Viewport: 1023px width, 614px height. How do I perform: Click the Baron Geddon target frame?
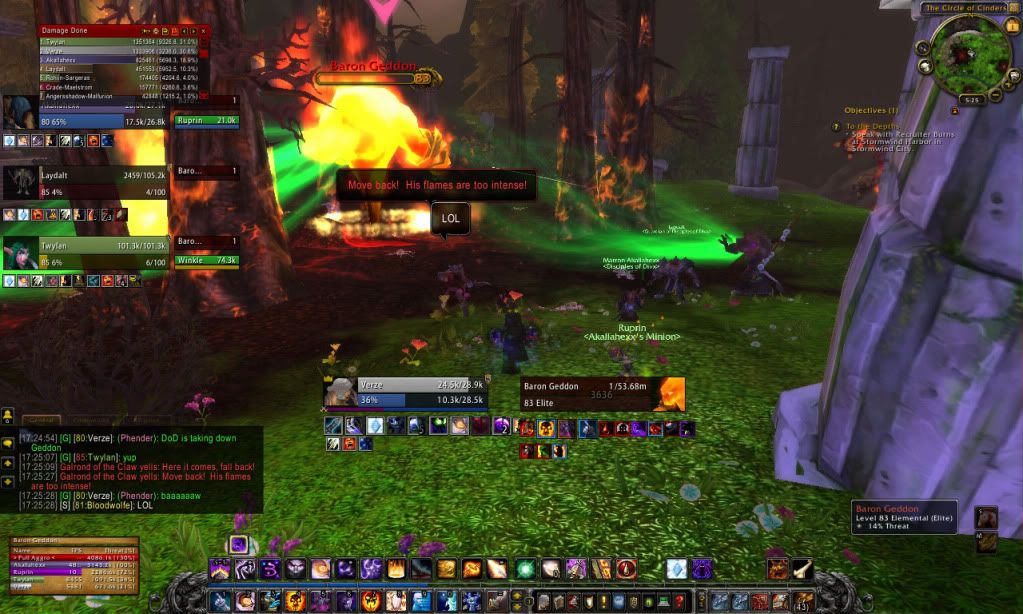pyautogui.click(x=602, y=394)
